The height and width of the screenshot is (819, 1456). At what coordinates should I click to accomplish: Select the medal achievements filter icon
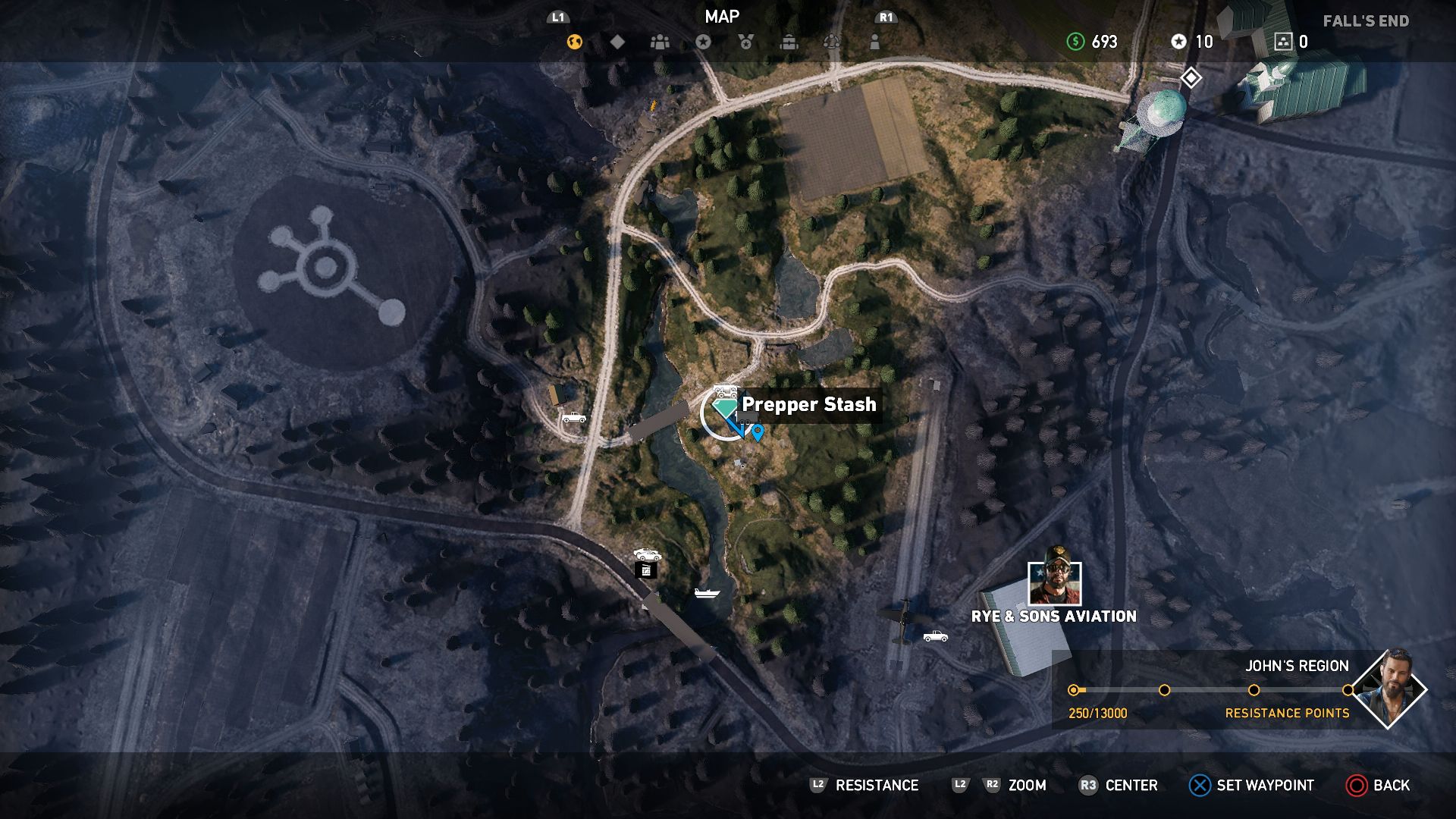point(746,43)
